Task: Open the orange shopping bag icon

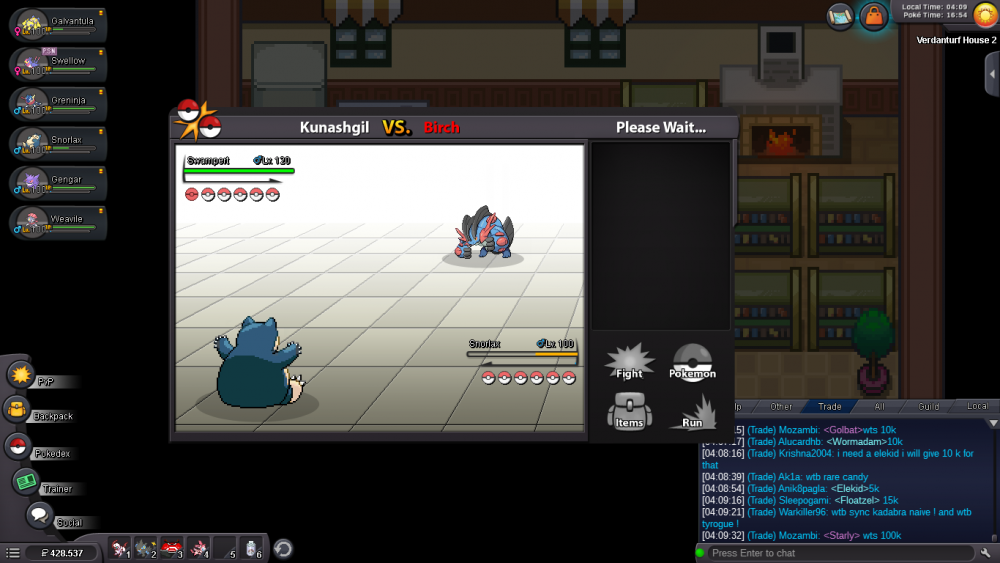Action: [x=873, y=16]
